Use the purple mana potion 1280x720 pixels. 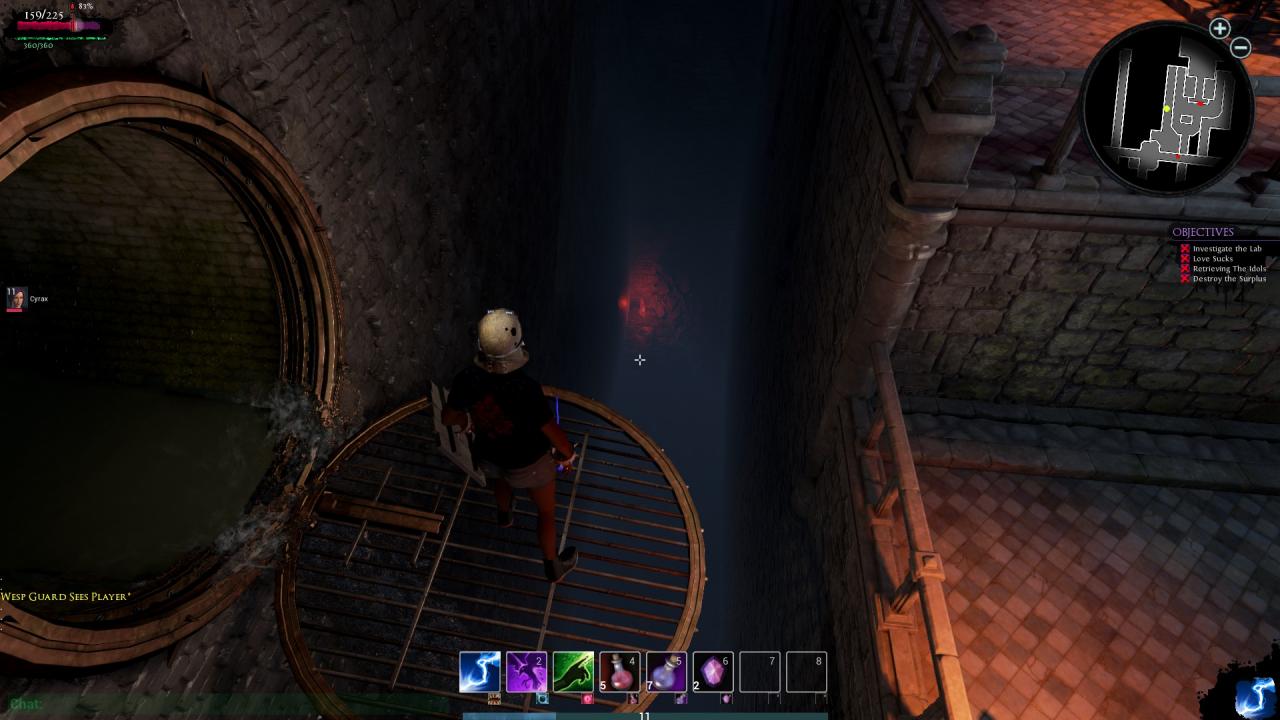pyautogui.click(x=666, y=672)
